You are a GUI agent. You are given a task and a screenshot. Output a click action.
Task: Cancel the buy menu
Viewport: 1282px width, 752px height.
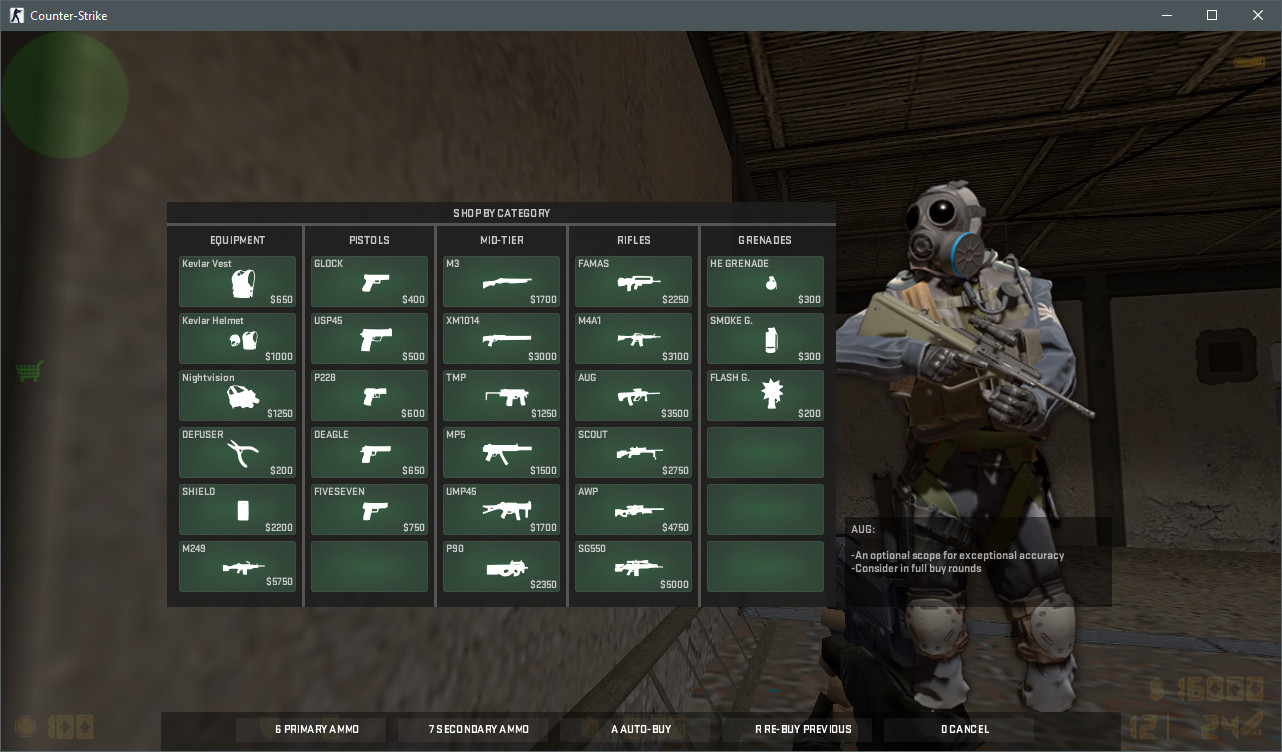962,729
